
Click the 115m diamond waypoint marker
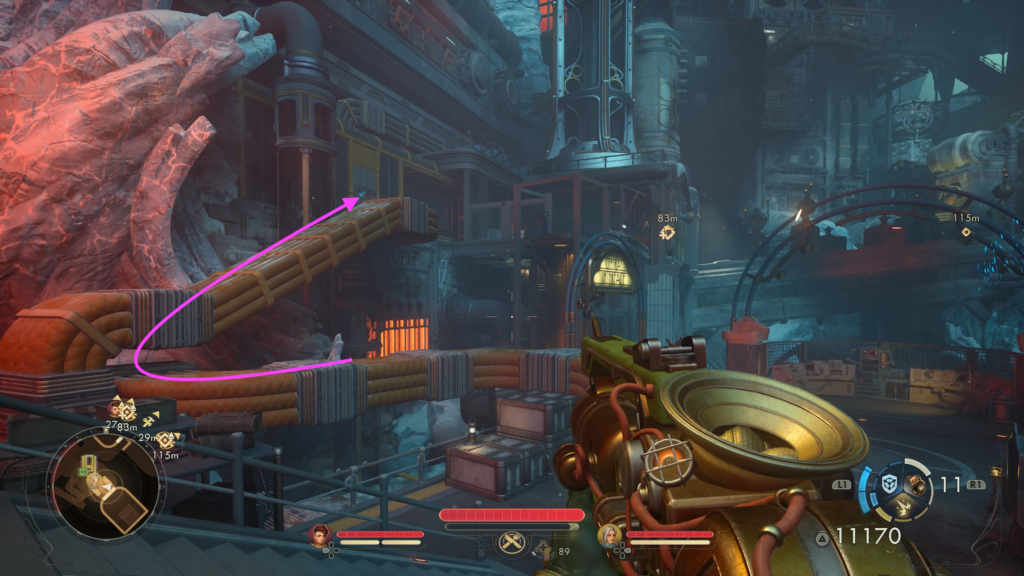(965, 232)
